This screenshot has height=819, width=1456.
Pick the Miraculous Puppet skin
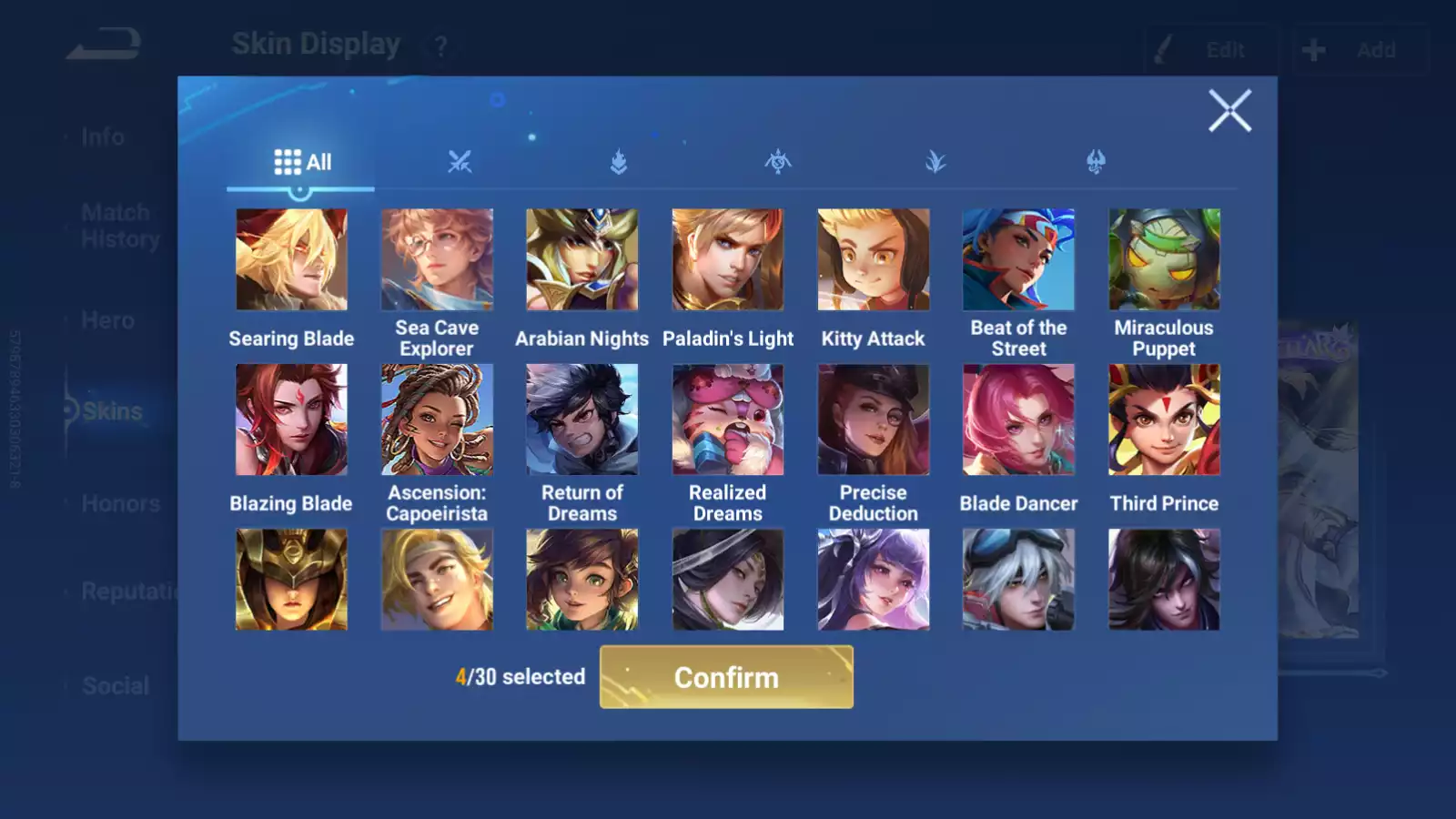[x=1164, y=260]
